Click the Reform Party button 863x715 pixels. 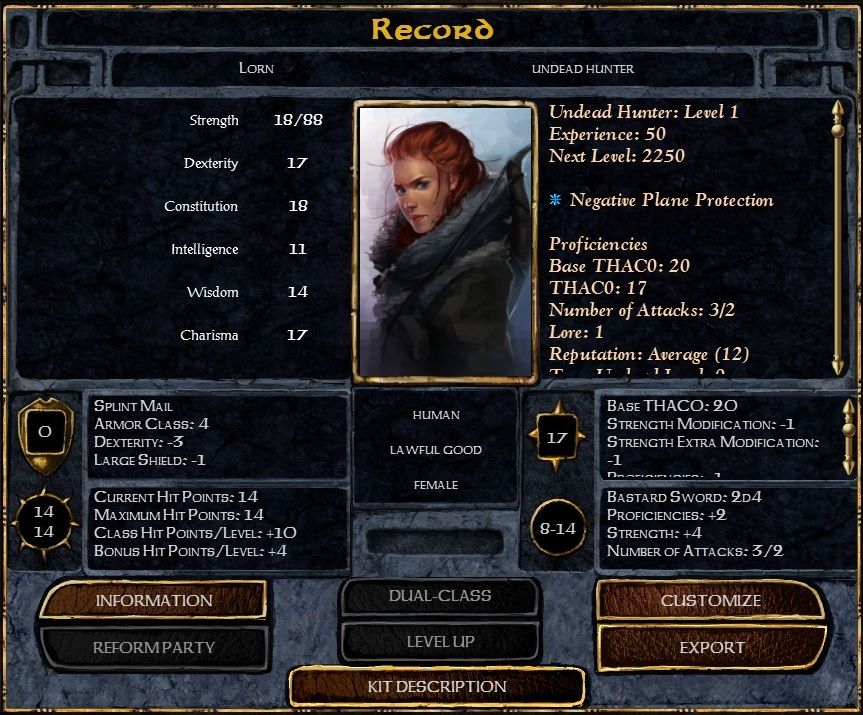click(154, 647)
